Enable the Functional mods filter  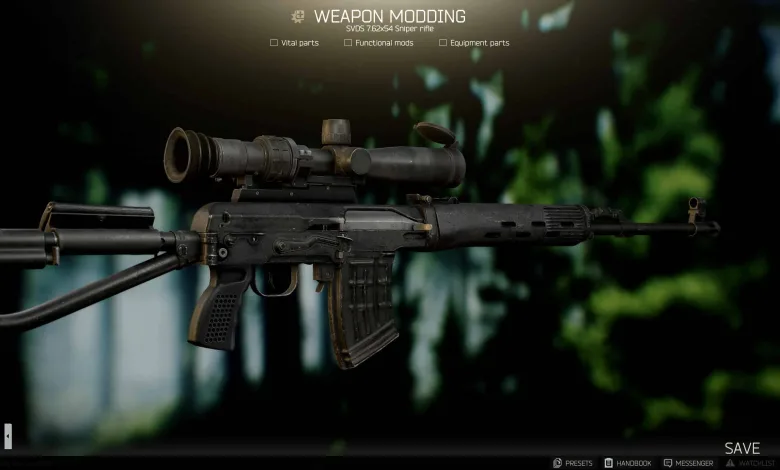[x=348, y=43]
